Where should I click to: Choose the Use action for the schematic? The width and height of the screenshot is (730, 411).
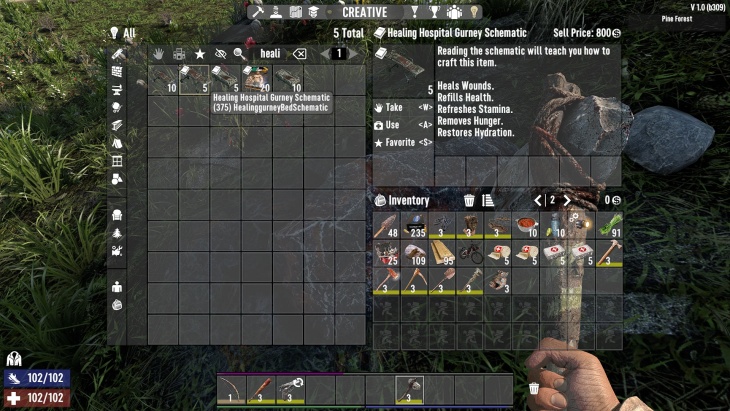point(395,125)
